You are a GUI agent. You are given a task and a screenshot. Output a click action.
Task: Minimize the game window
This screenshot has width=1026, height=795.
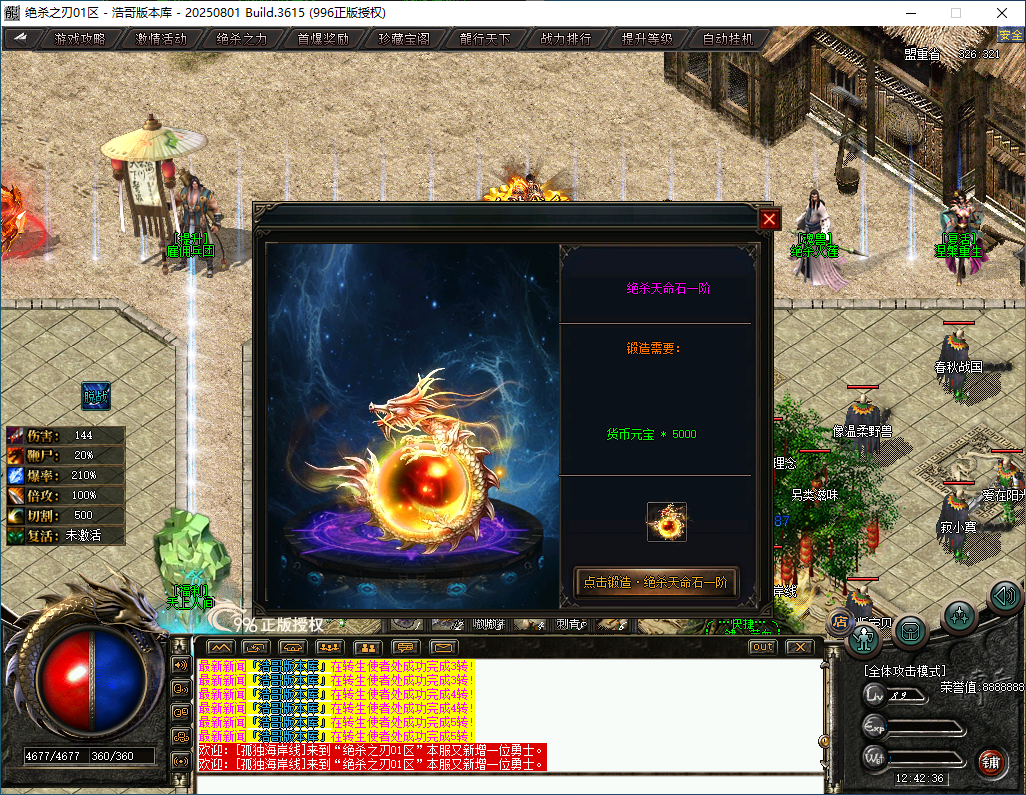click(910, 13)
